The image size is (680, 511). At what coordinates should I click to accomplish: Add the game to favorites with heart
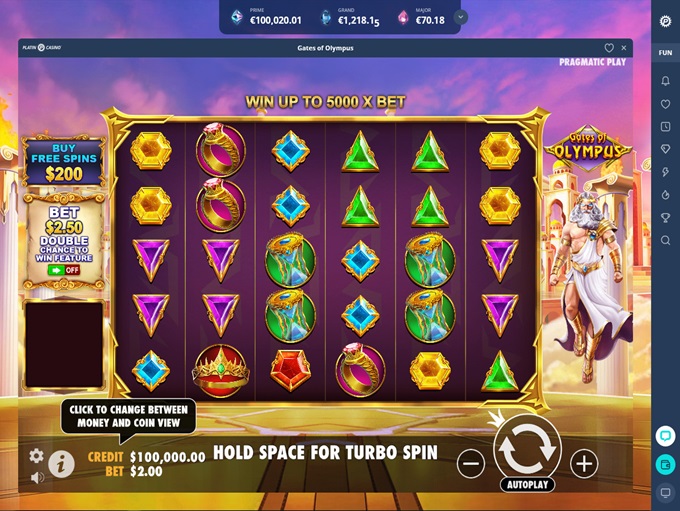609,48
